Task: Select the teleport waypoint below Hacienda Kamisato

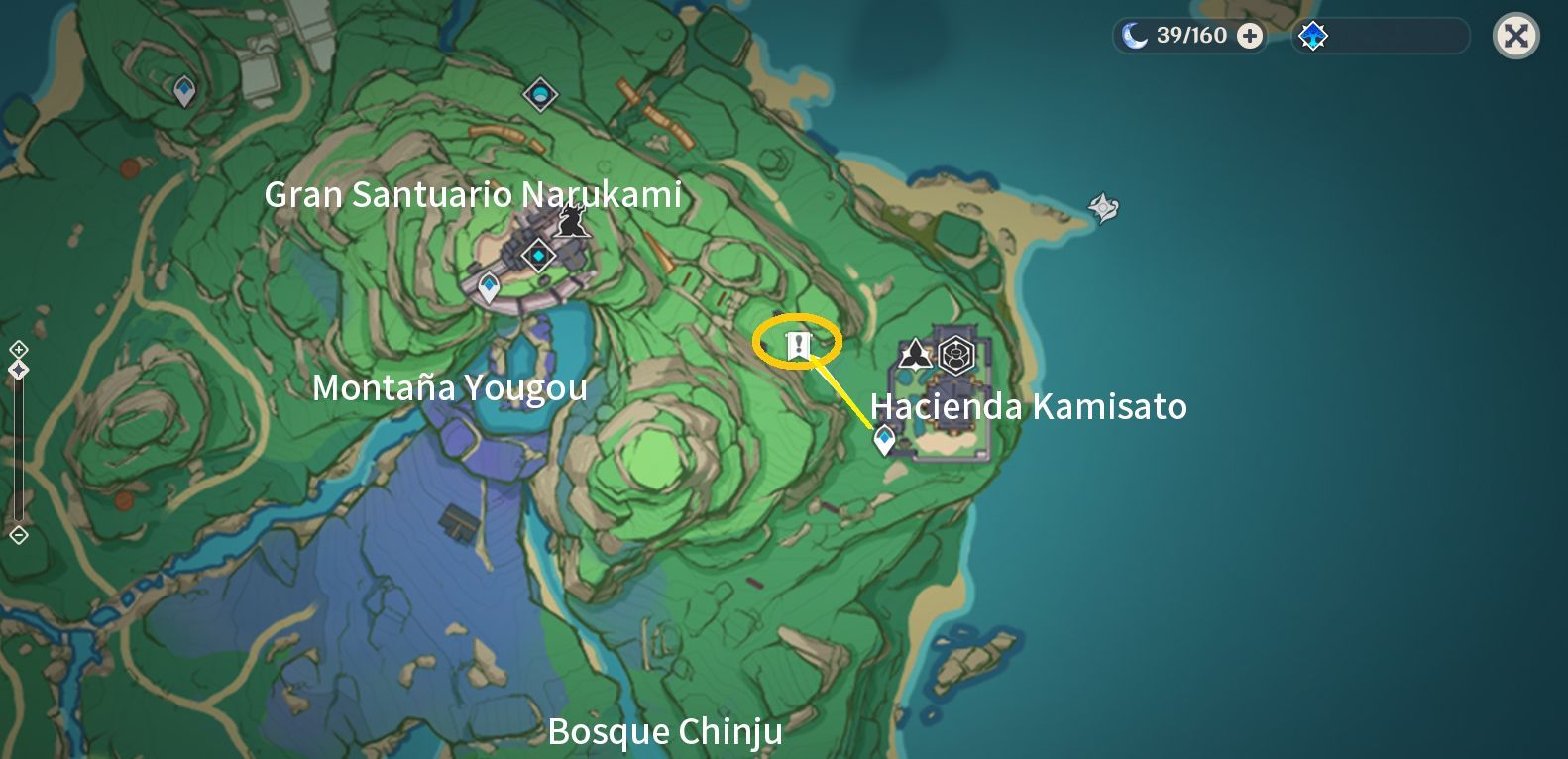Action: [x=883, y=436]
